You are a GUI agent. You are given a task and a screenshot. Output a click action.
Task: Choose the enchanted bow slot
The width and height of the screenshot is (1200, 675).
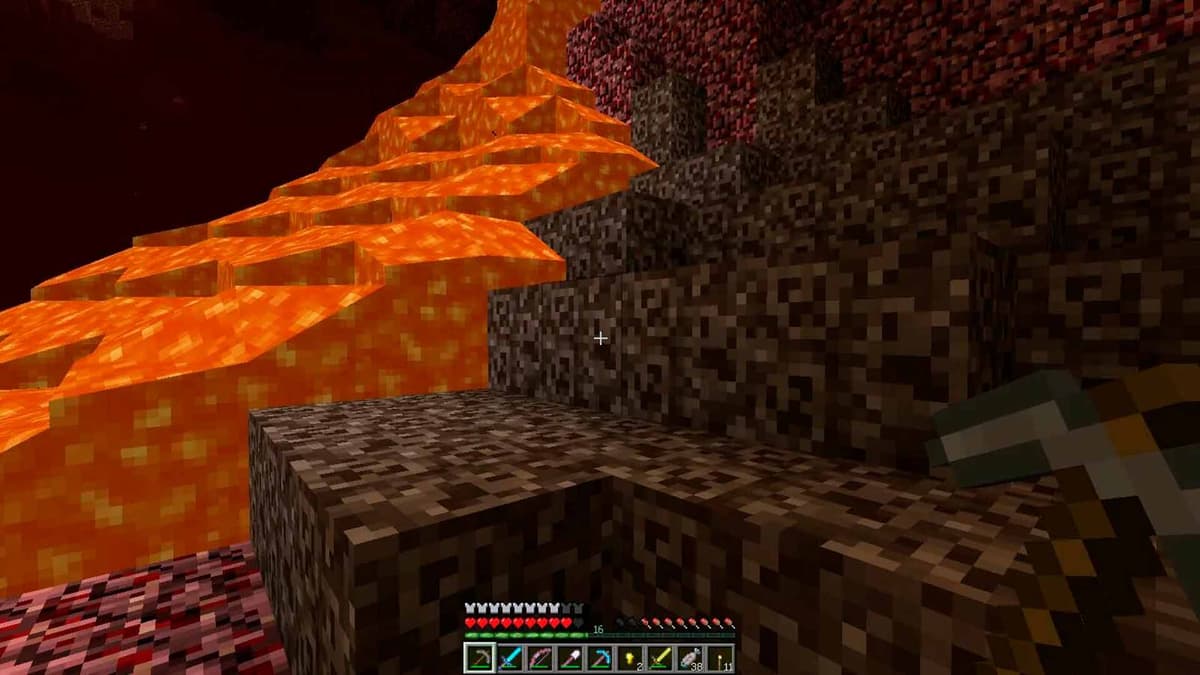(x=539, y=658)
